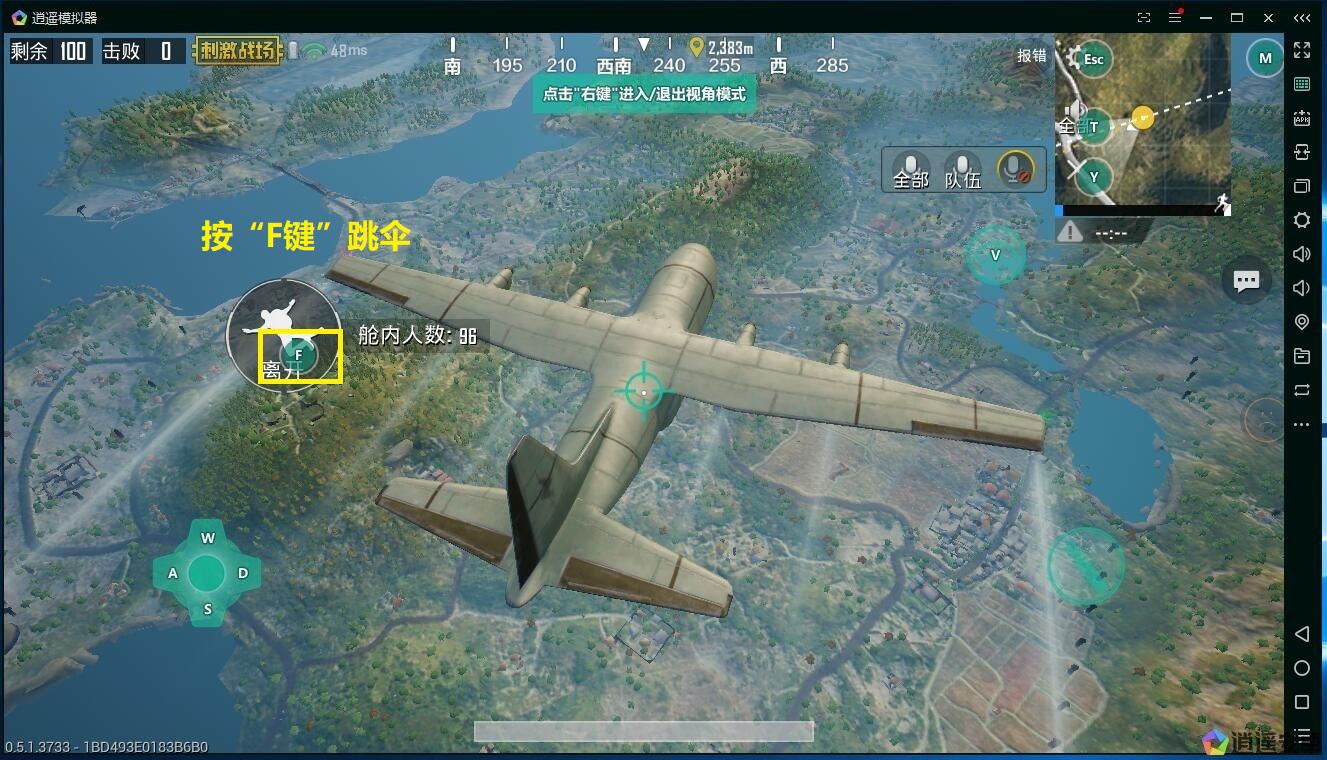Show more sidebar tools via three dots
Viewport: 1327px width, 760px height.
point(1301,424)
